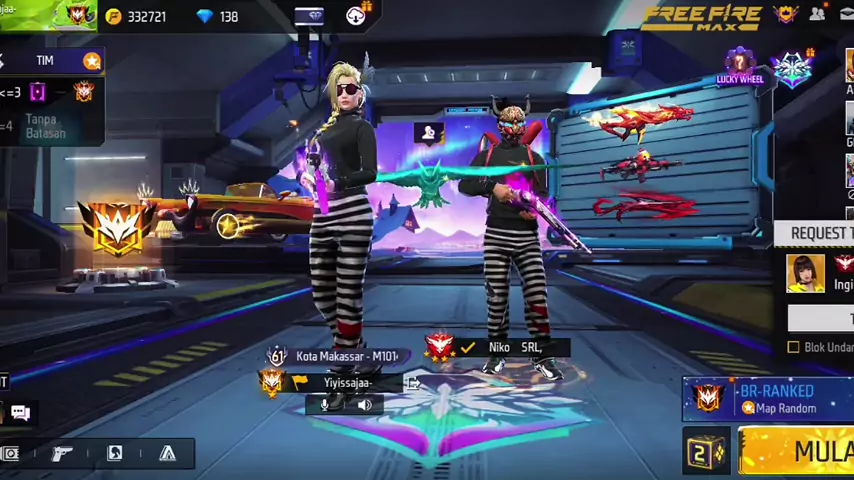The height and width of the screenshot is (480, 854).
Task: Toggle the microphone under Yiyissajaa-
Action: tap(324, 405)
